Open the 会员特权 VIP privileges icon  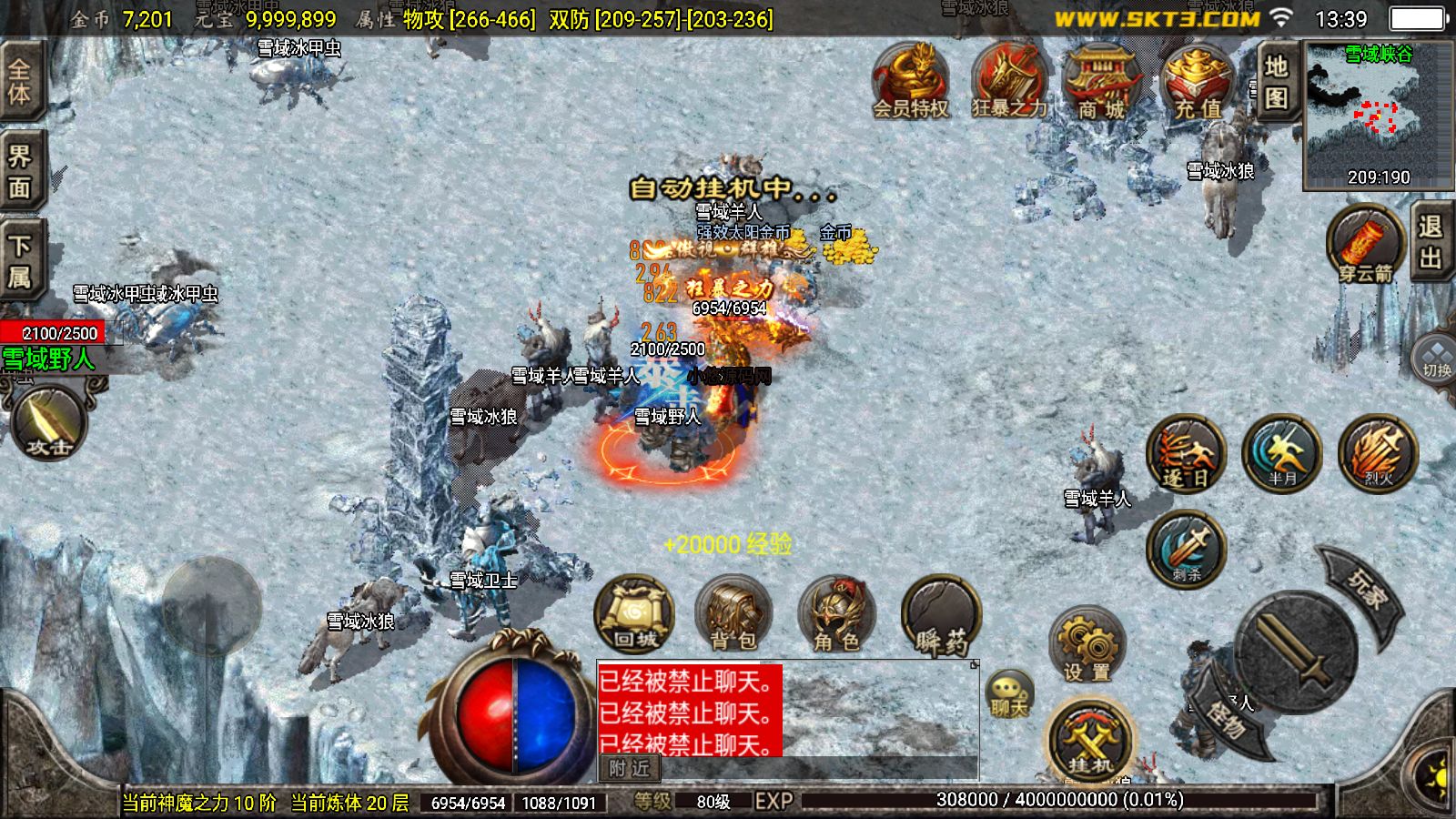coord(911,80)
